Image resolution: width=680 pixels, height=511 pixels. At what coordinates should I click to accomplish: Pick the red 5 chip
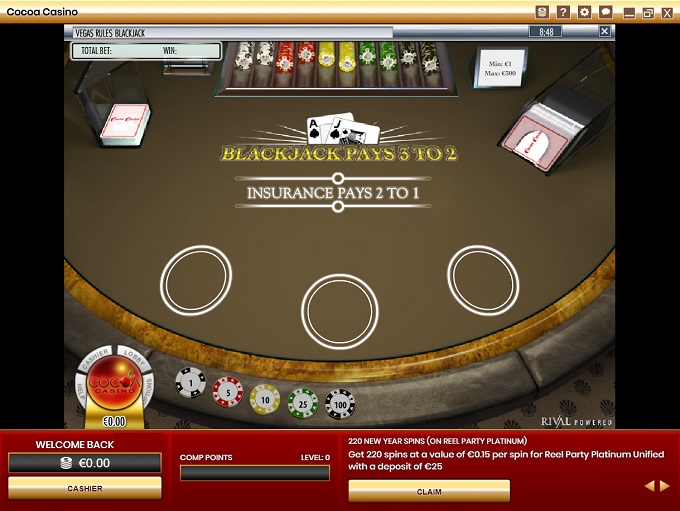point(227,391)
